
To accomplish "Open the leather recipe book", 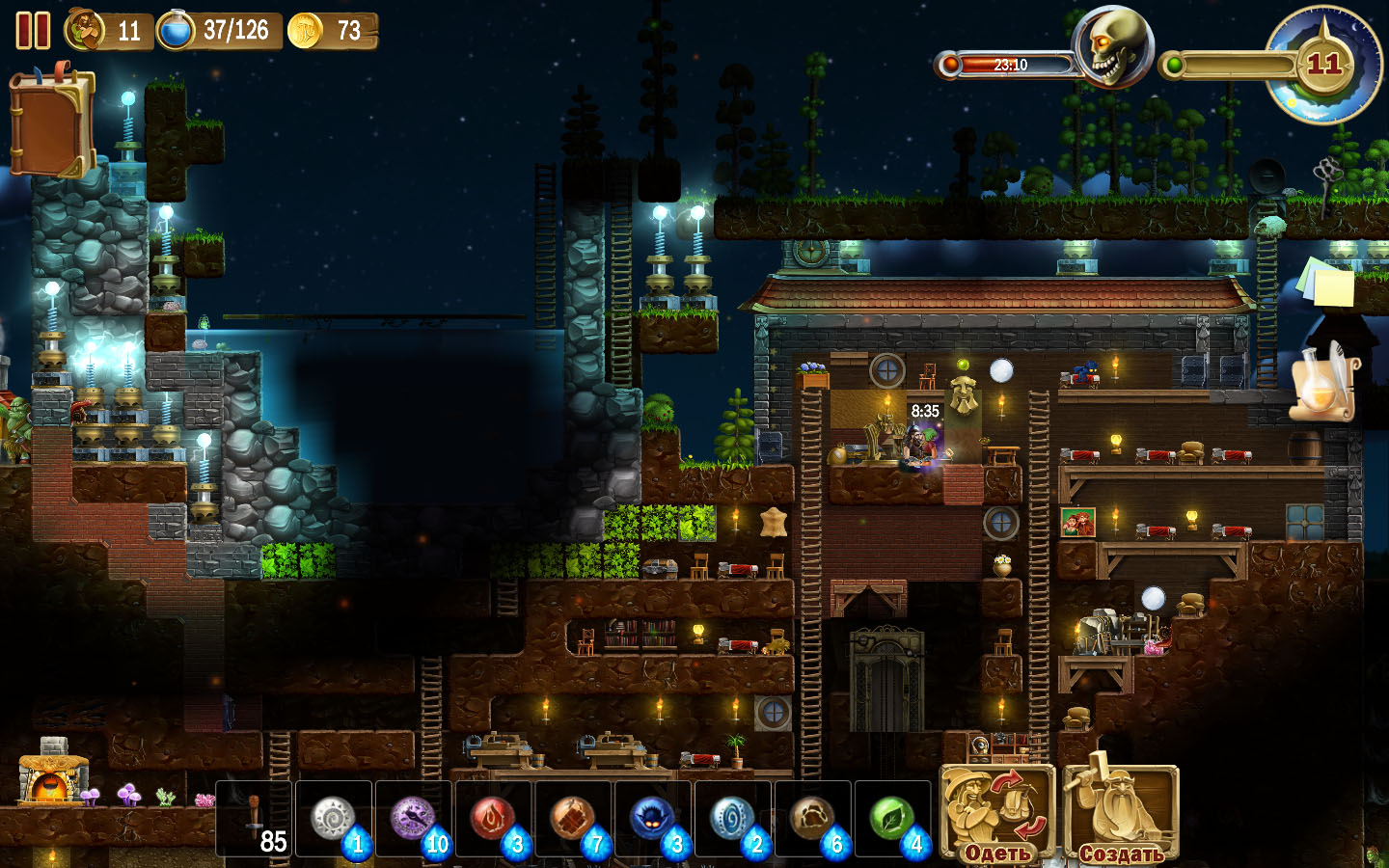I will click(51, 122).
